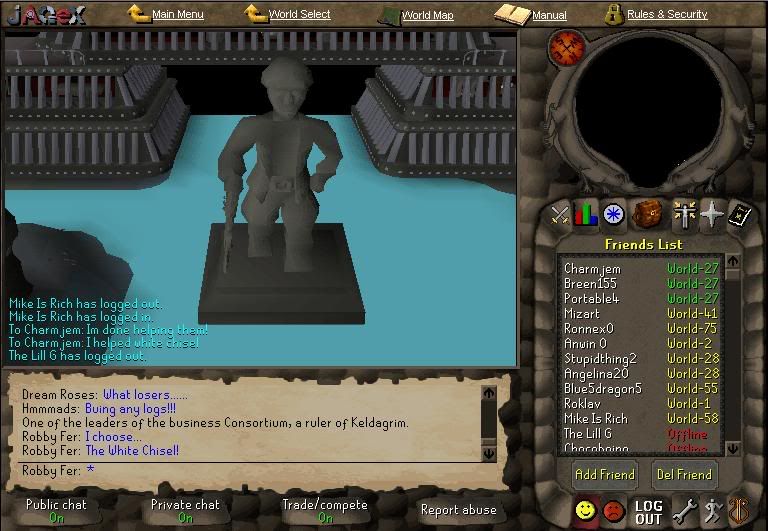Select Charmjem in the friends list

click(592, 269)
